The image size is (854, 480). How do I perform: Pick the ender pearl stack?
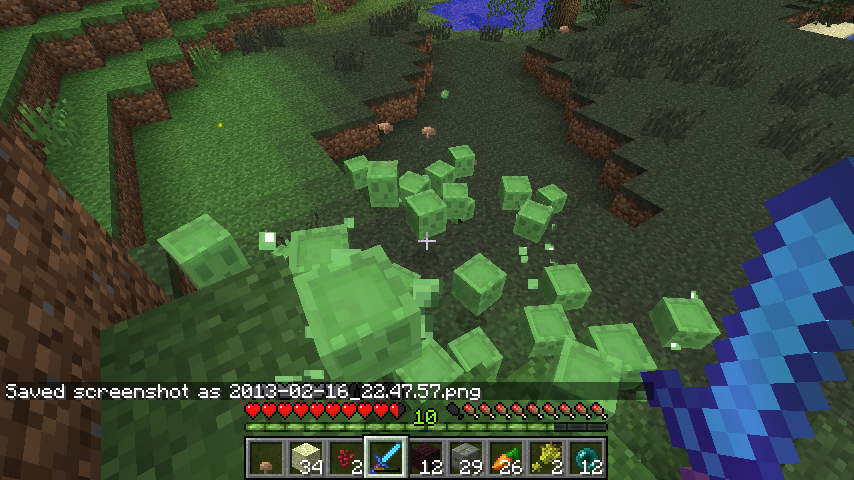[x=586, y=459]
